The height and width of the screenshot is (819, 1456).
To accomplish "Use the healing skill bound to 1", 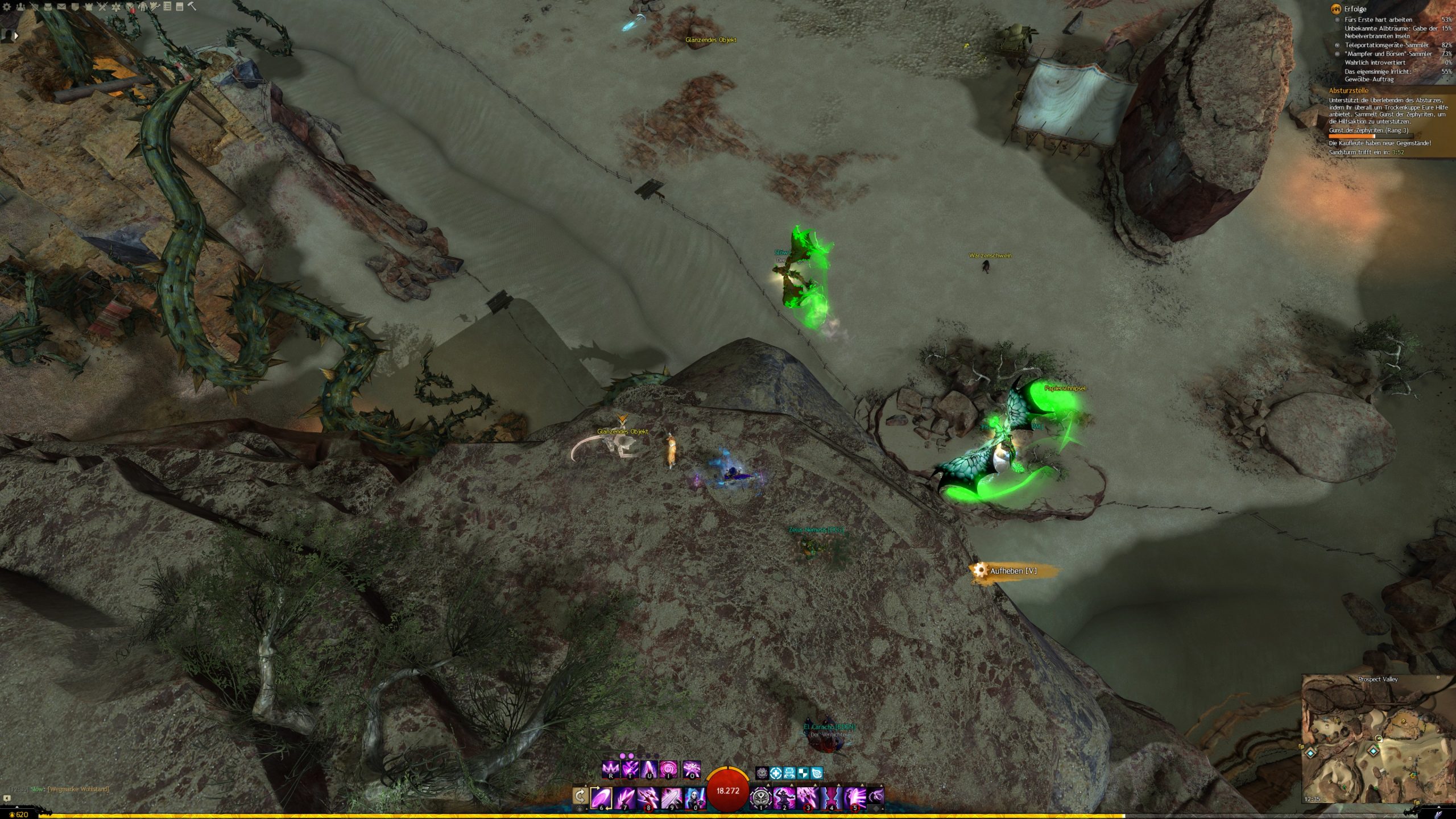I will (760, 797).
